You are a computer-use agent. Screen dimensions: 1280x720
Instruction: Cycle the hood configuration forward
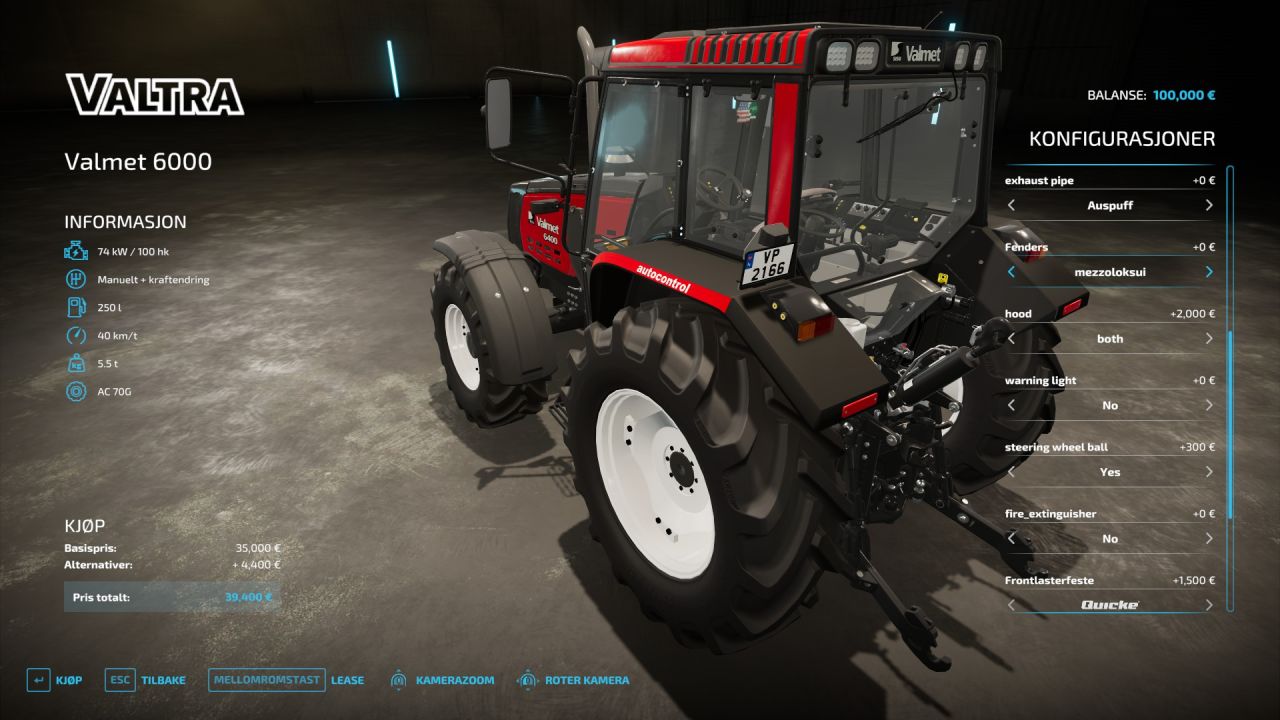[1208, 339]
